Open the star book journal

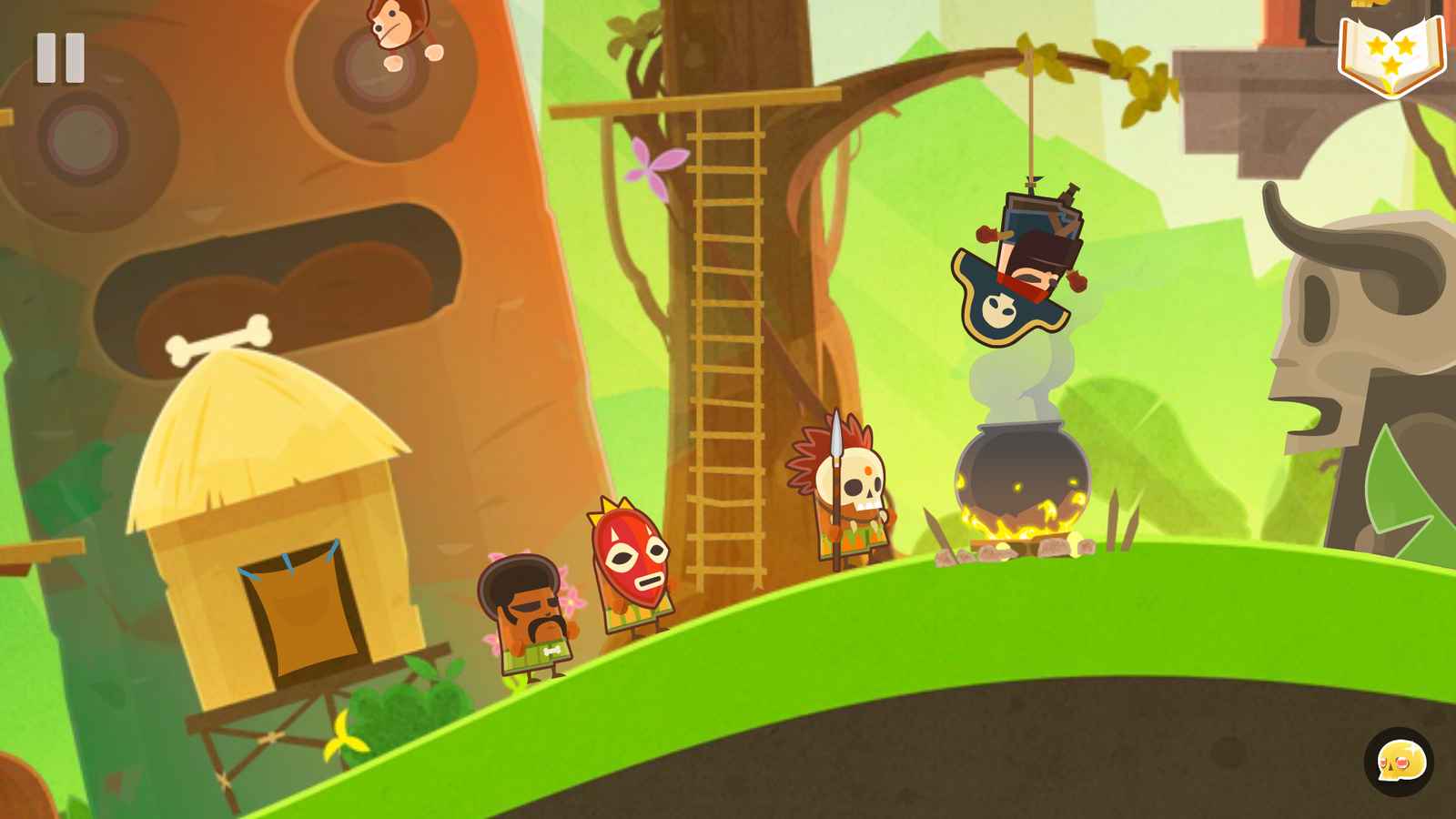(1391, 55)
